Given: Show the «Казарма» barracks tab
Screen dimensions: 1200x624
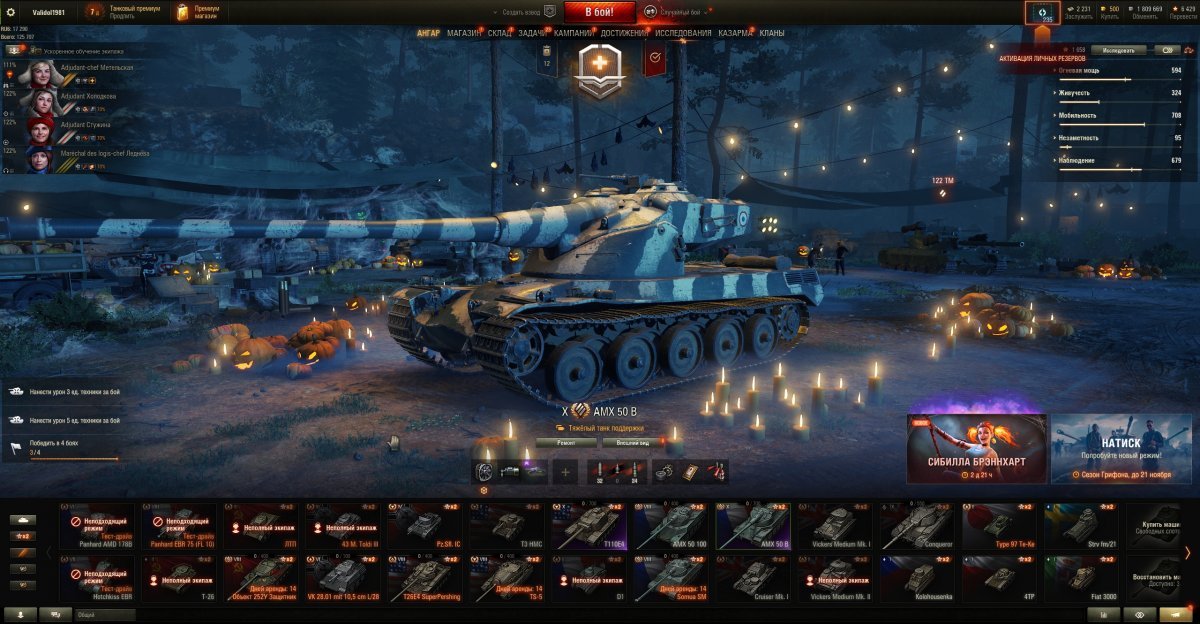Looking at the screenshot, I should [x=735, y=33].
